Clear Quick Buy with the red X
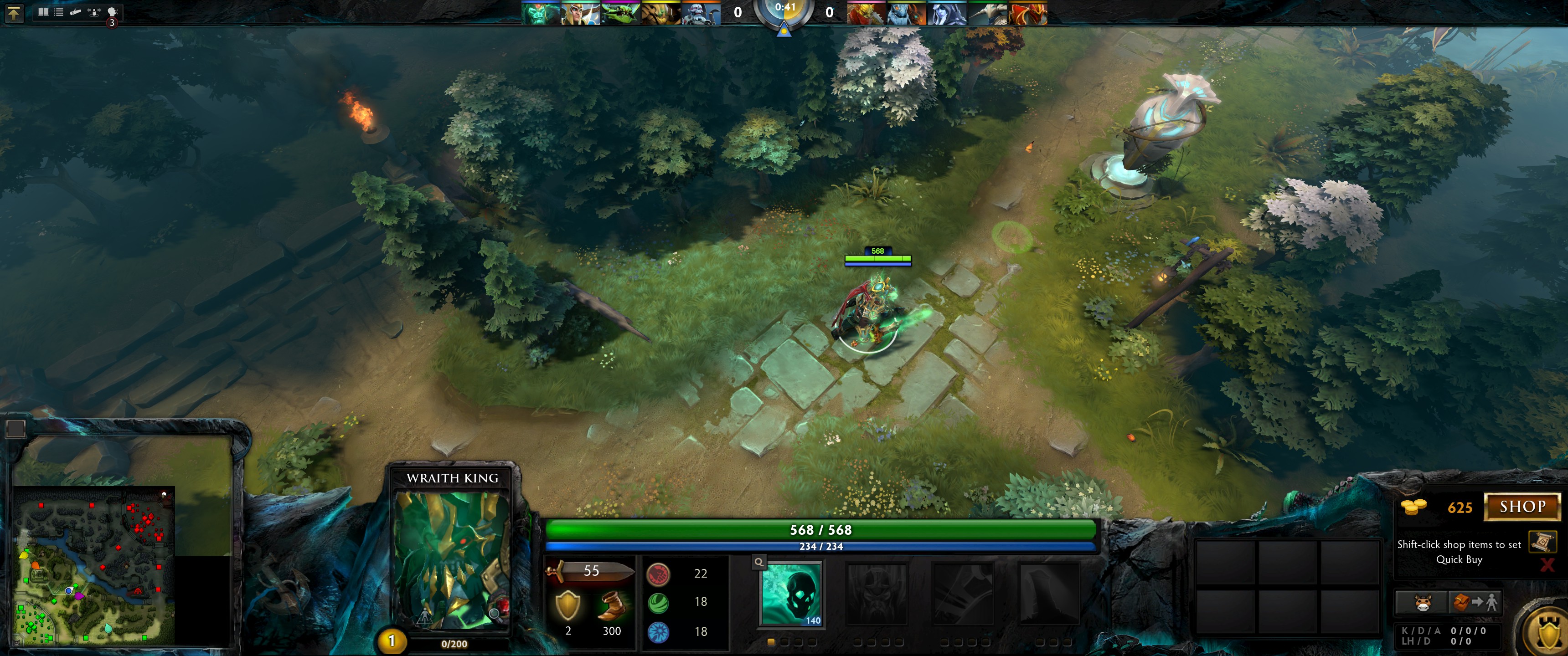The width and height of the screenshot is (1568, 656). (1547, 565)
